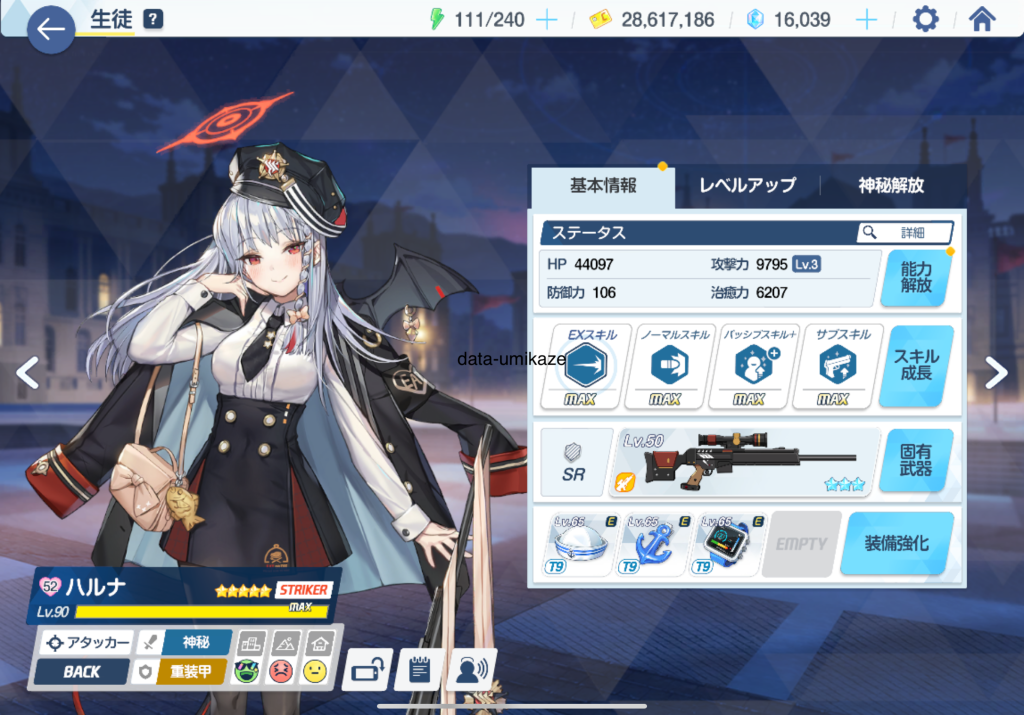Select the sniper rifle weapon slot

click(x=747, y=462)
